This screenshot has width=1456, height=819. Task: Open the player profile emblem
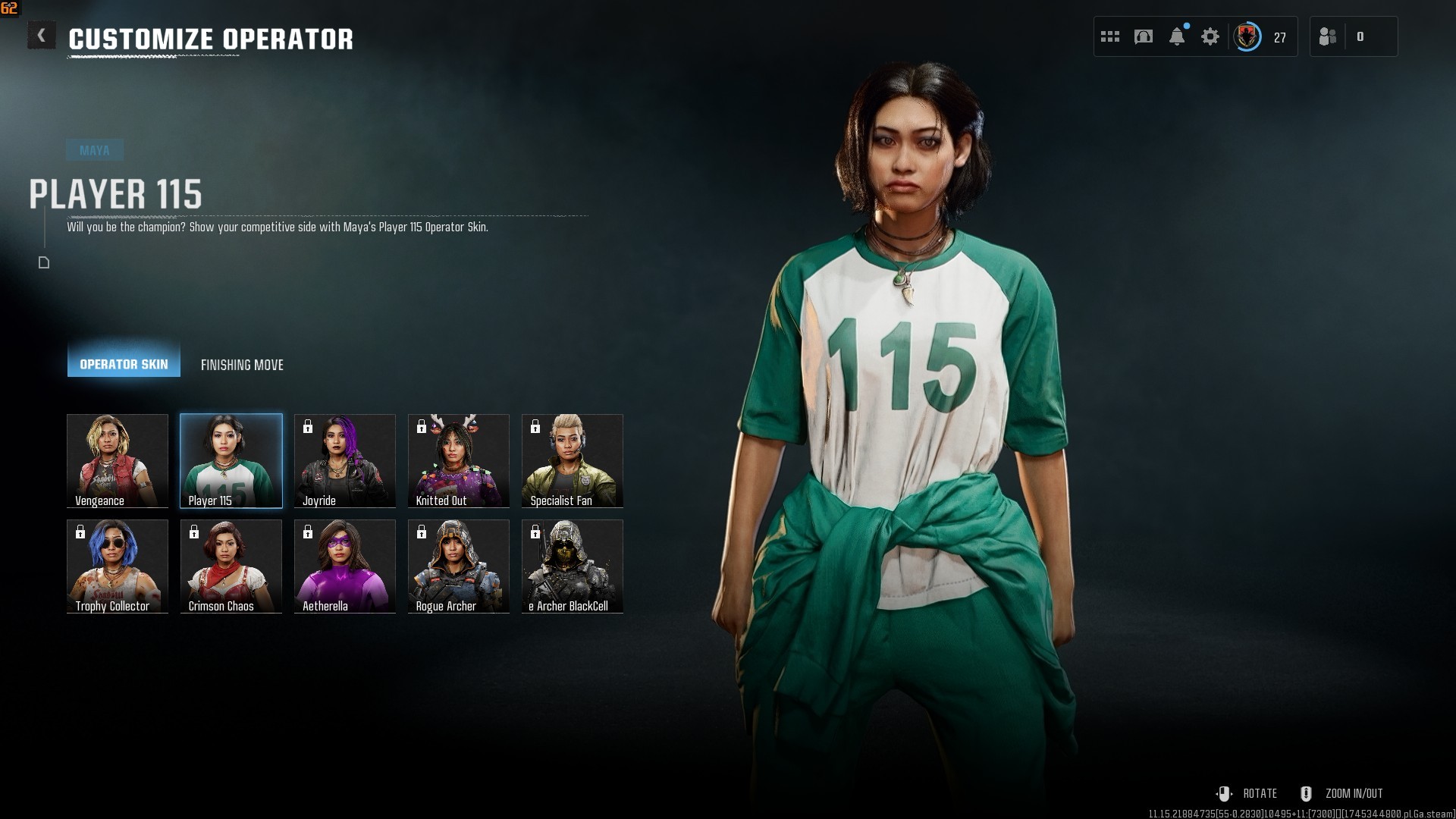[1247, 36]
